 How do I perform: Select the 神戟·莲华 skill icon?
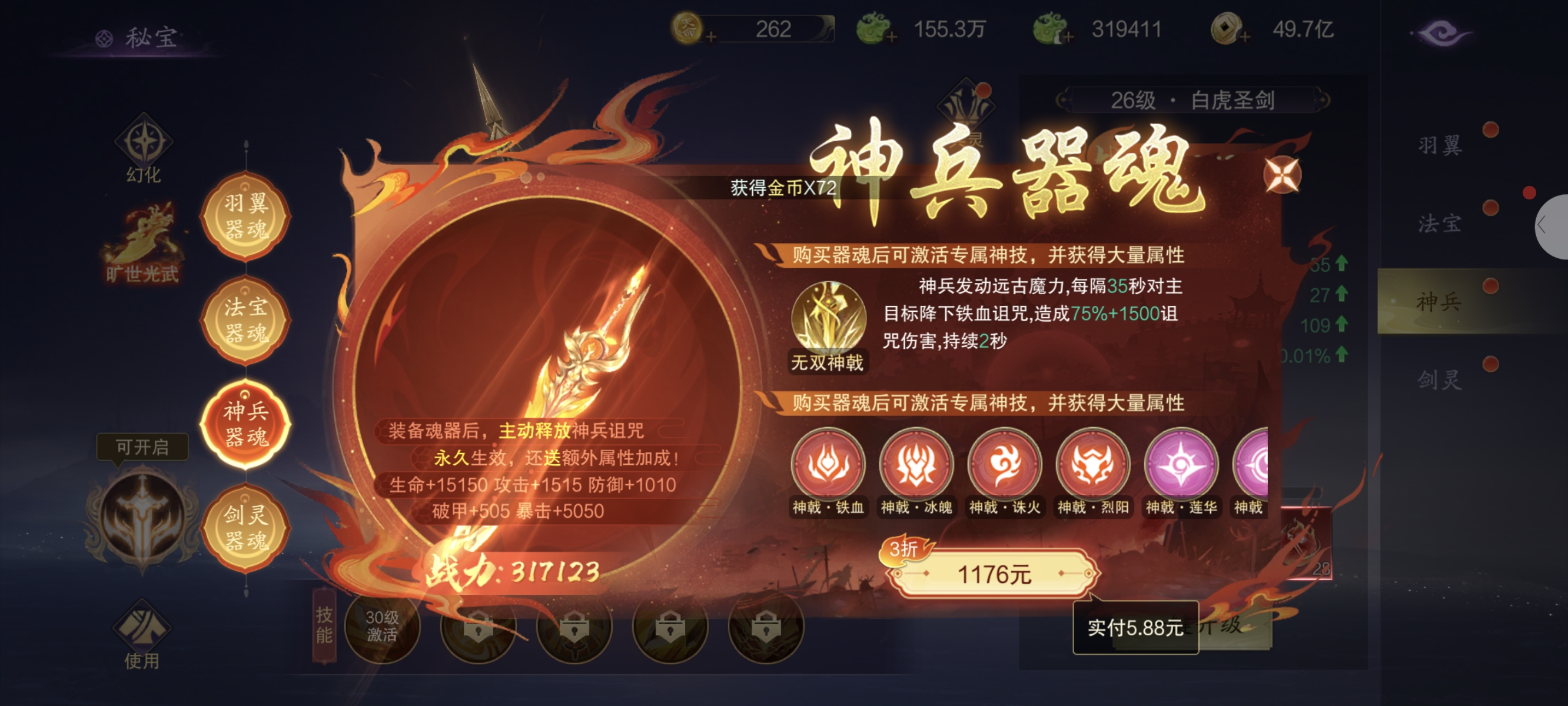click(x=1181, y=465)
